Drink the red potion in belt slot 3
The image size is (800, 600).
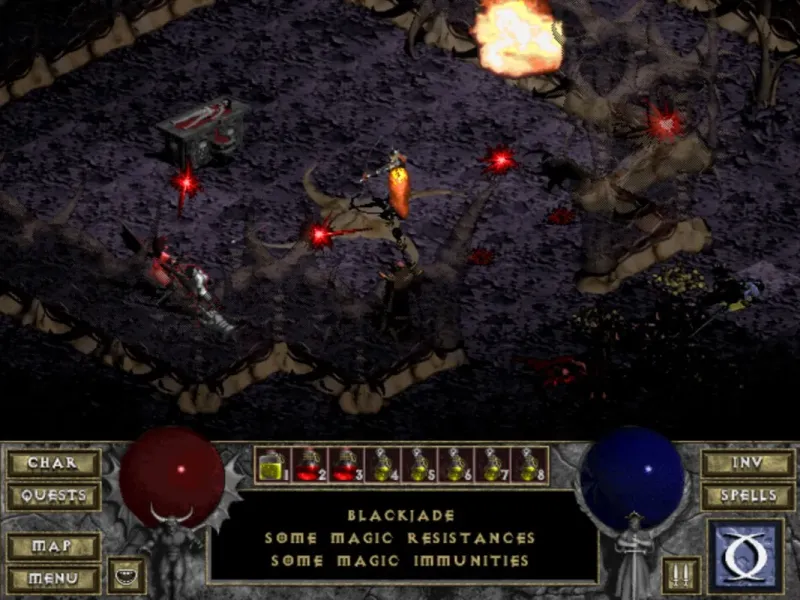pyautogui.click(x=345, y=465)
